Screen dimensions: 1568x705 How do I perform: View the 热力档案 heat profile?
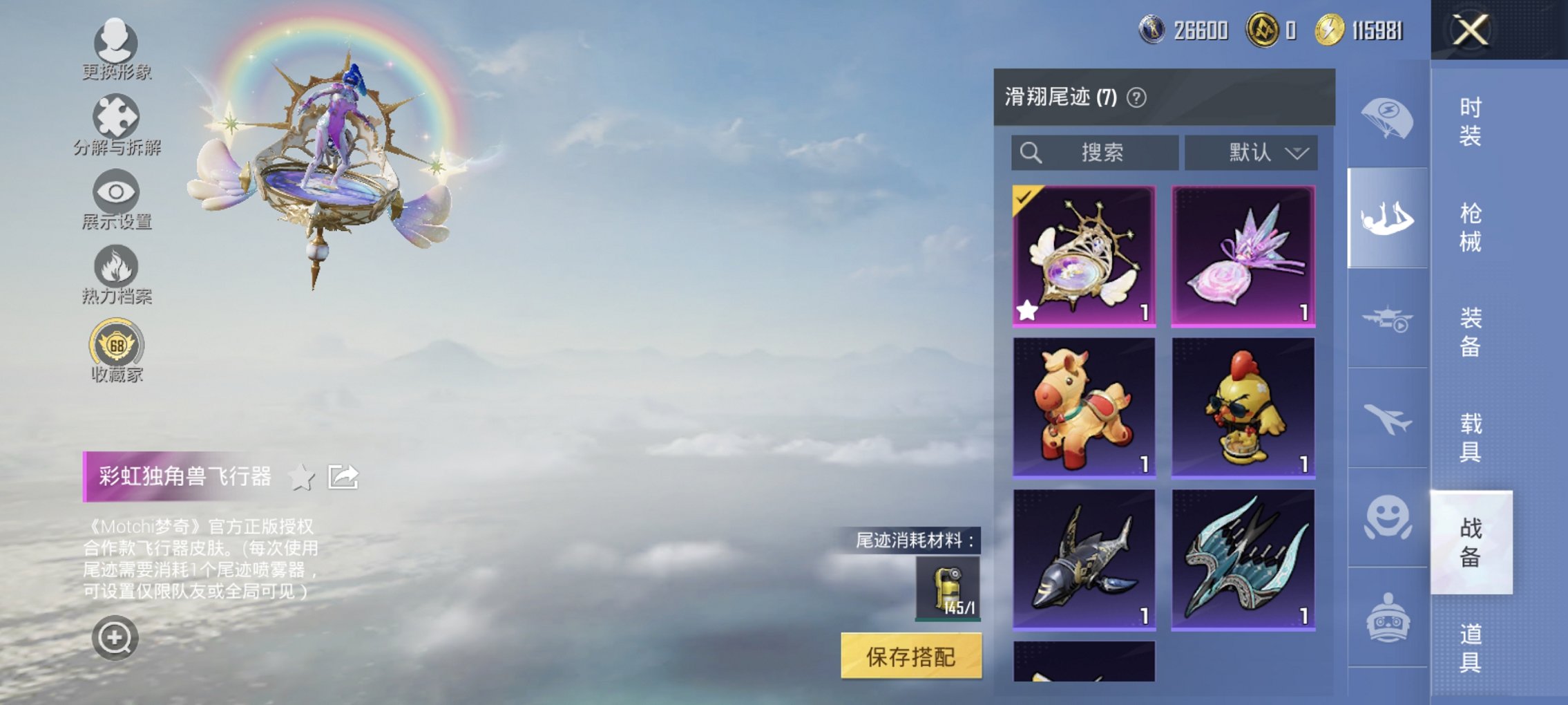click(x=115, y=275)
